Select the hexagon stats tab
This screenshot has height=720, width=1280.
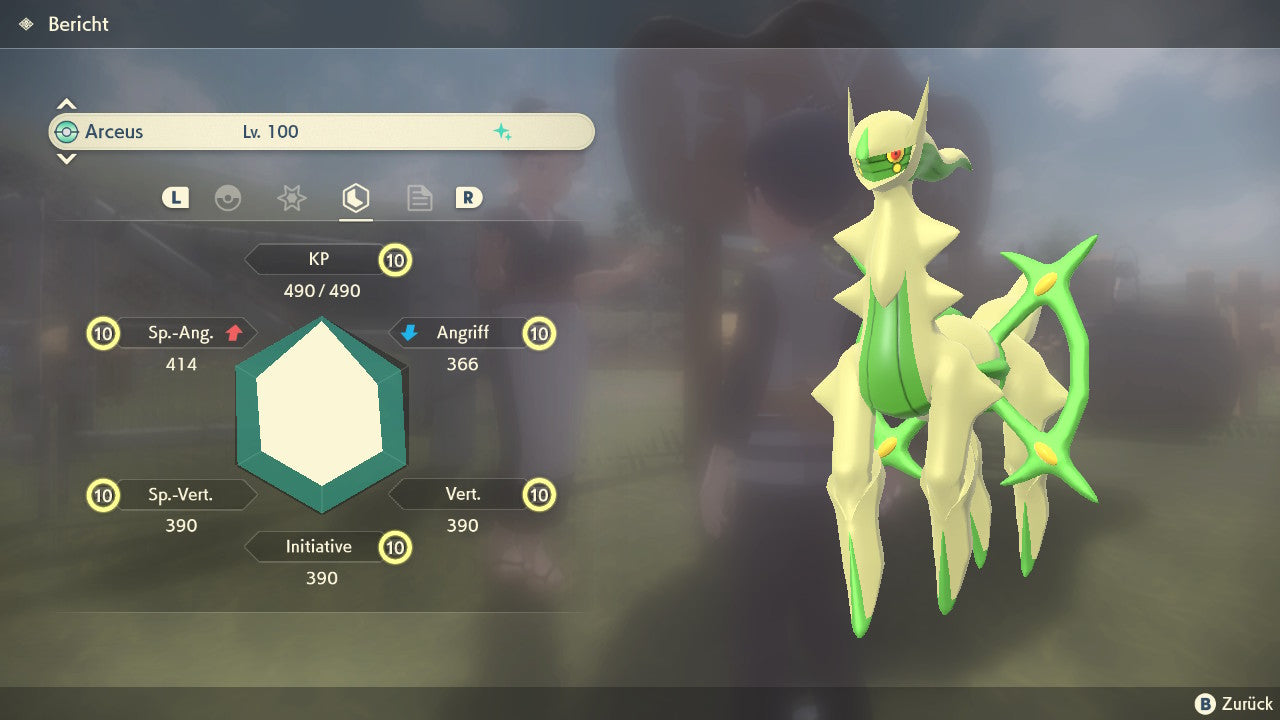[x=355, y=198]
